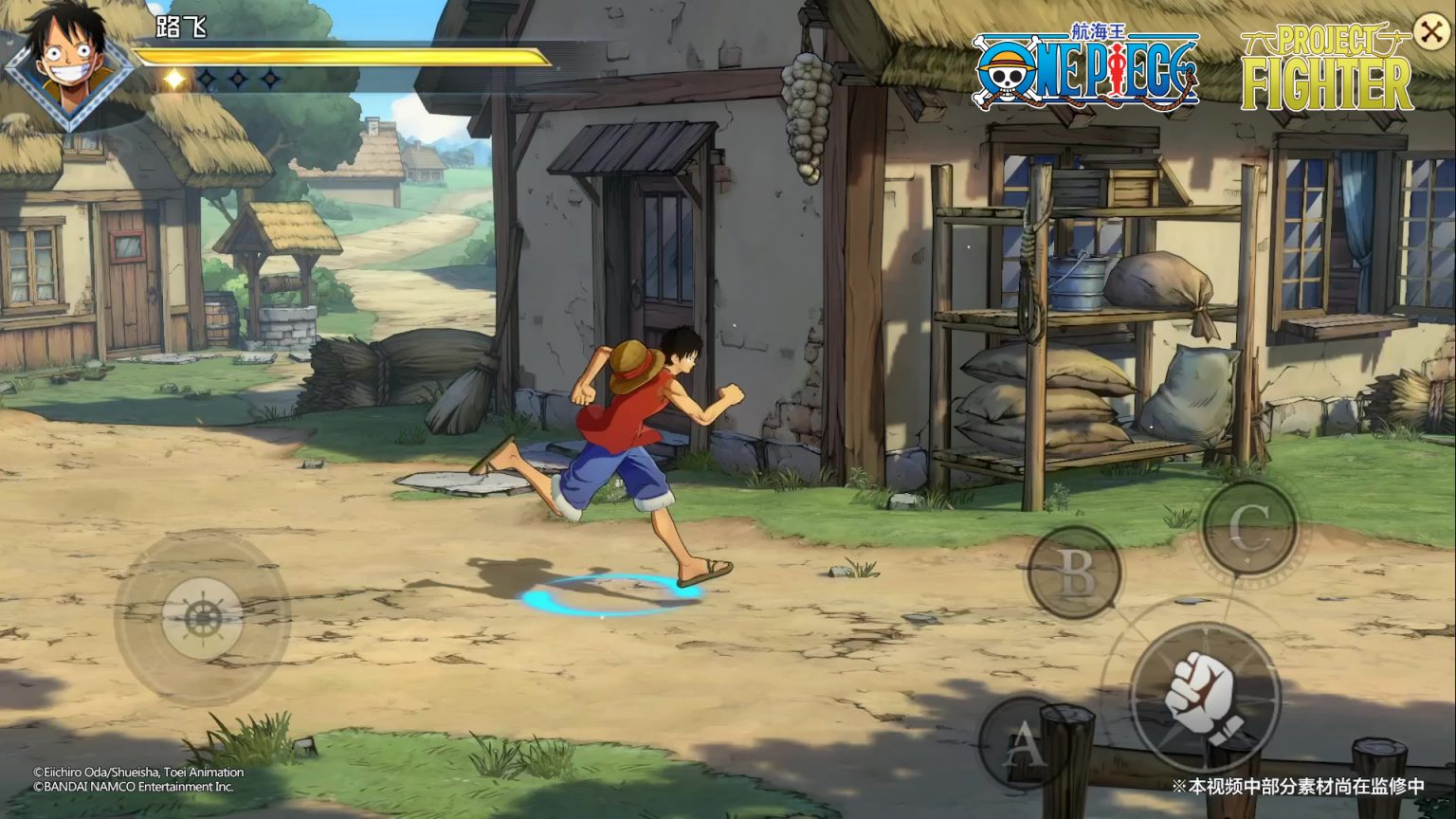Tap the star marker on the energy bar
The width and height of the screenshot is (1456, 819).
coord(173,78)
